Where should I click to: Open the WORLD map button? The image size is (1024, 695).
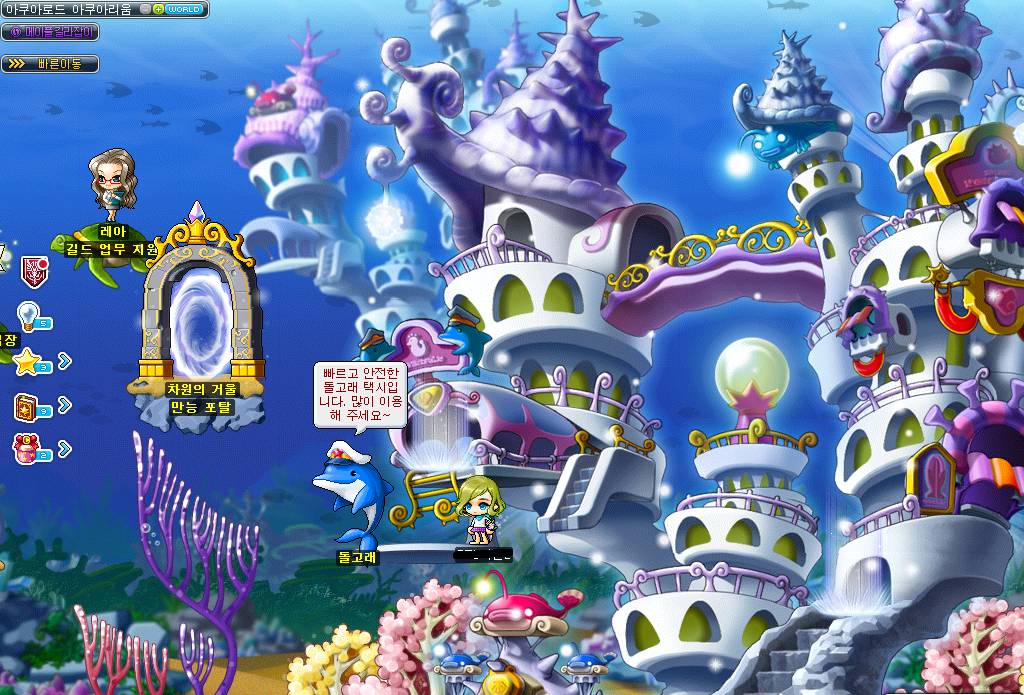(x=184, y=9)
